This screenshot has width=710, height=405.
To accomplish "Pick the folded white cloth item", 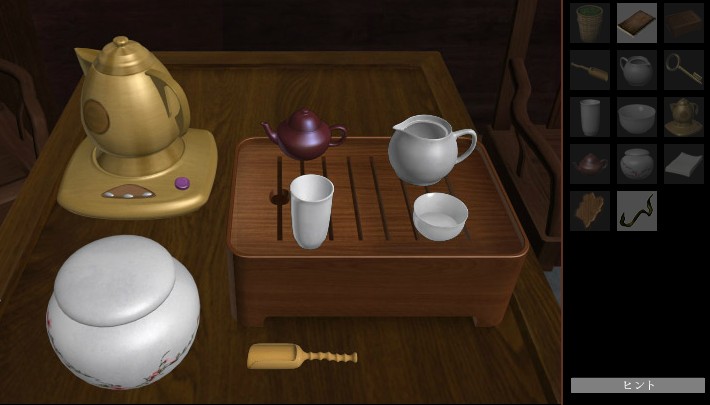I will click(x=684, y=164).
